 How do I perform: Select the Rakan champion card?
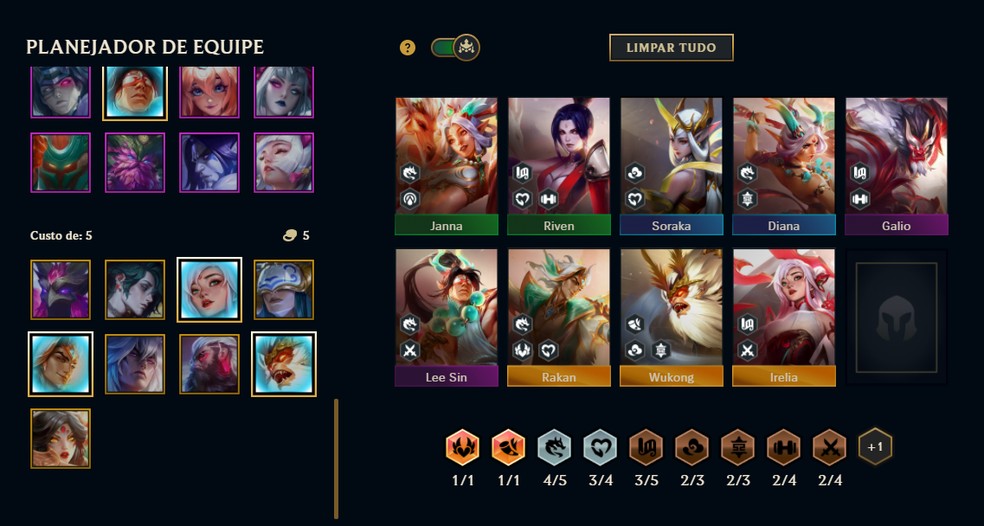click(x=558, y=317)
